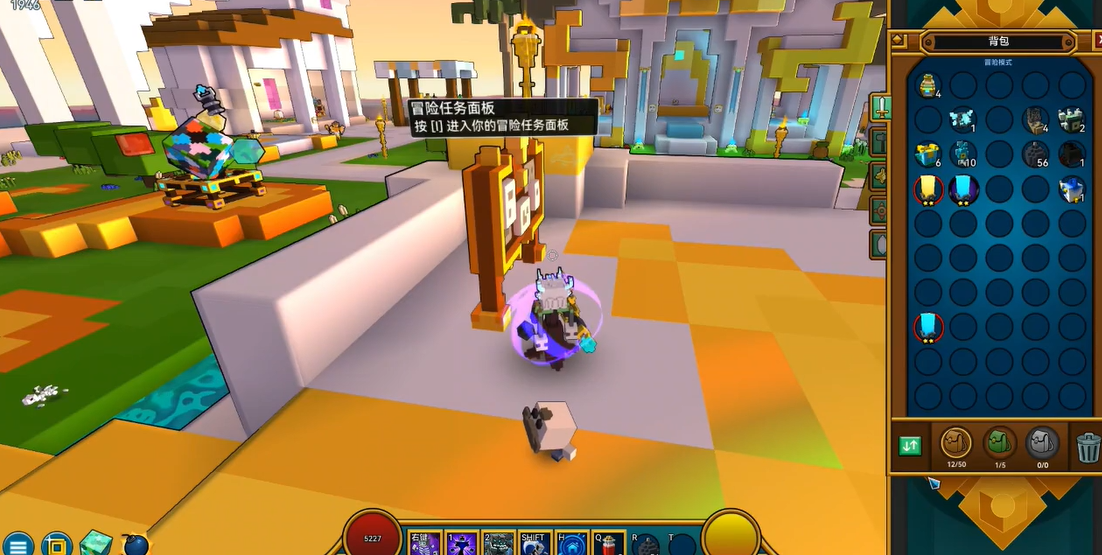Screen dimensions: 1102x555
Task: Click the blue bomb icon in bottom bar
Action: [136, 545]
